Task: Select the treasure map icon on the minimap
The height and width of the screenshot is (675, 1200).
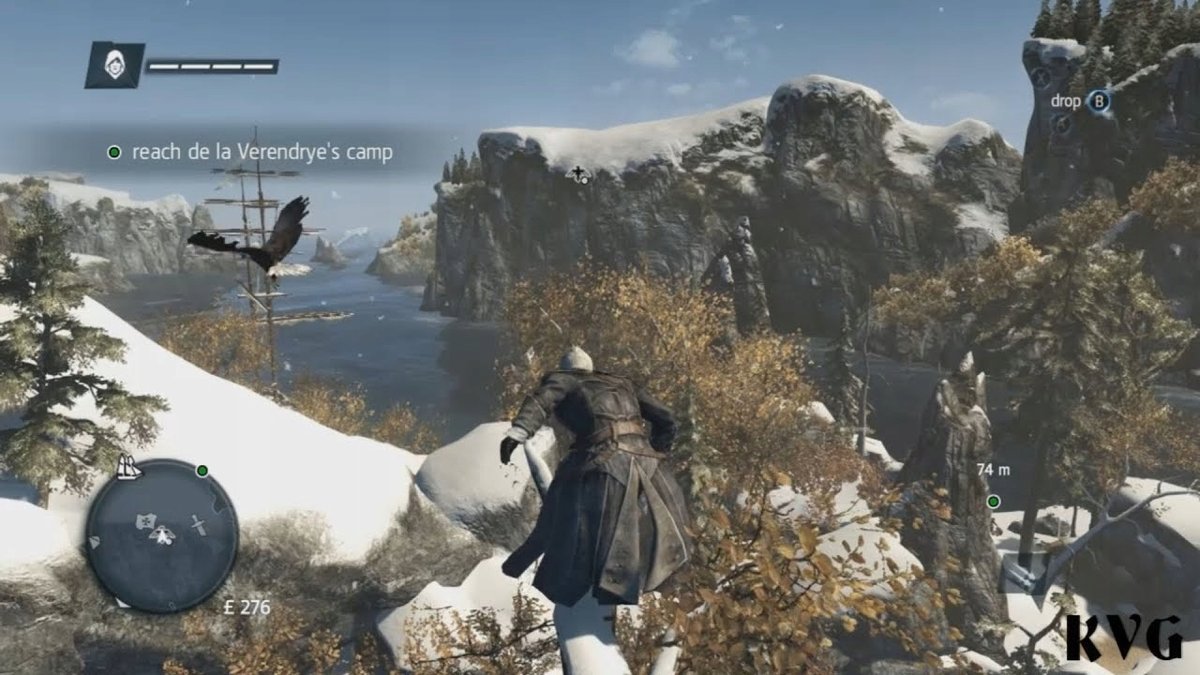Action: point(146,521)
